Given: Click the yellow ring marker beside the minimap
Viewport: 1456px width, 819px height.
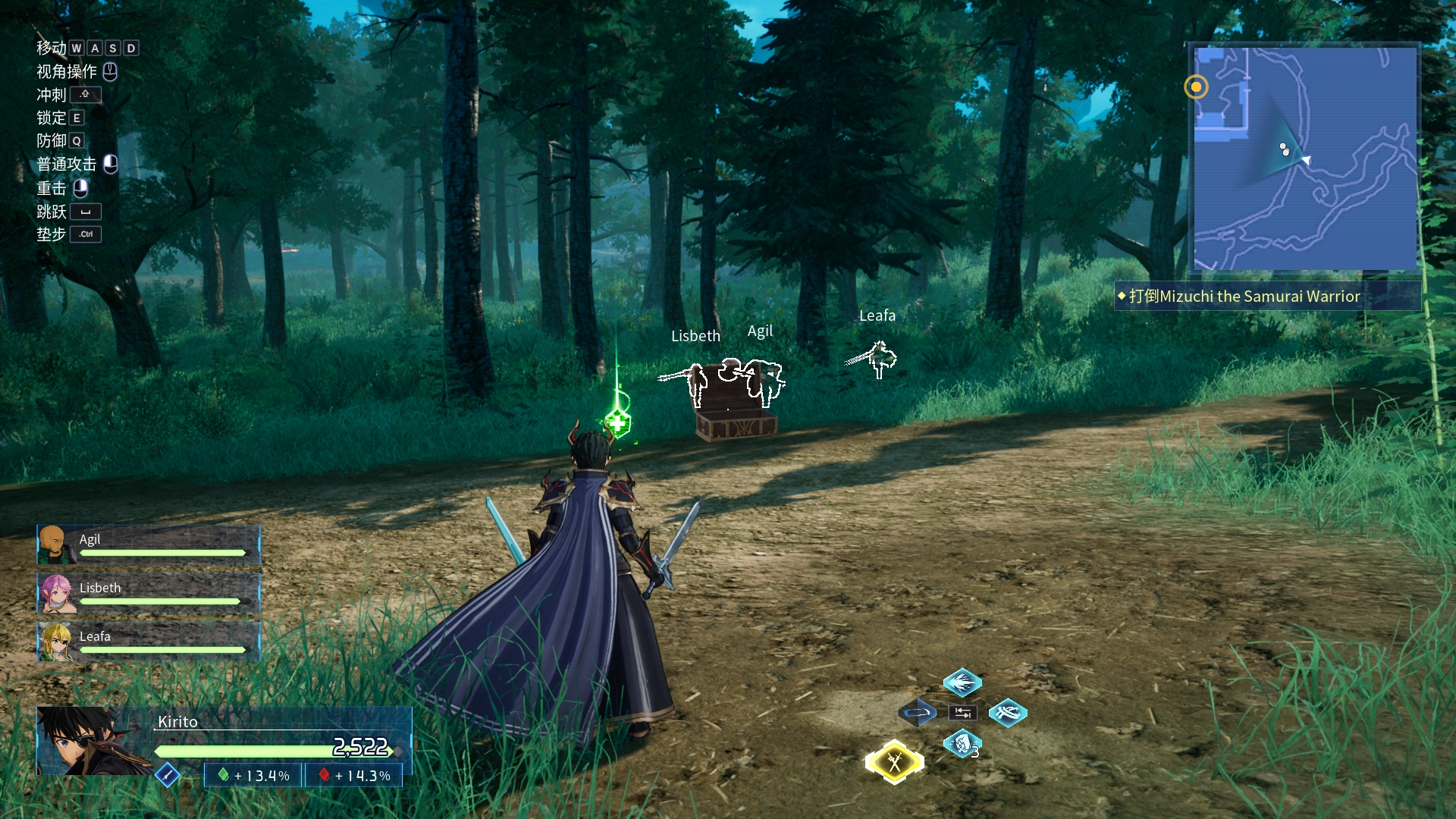Looking at the screenshot, I should [1196, 87].
